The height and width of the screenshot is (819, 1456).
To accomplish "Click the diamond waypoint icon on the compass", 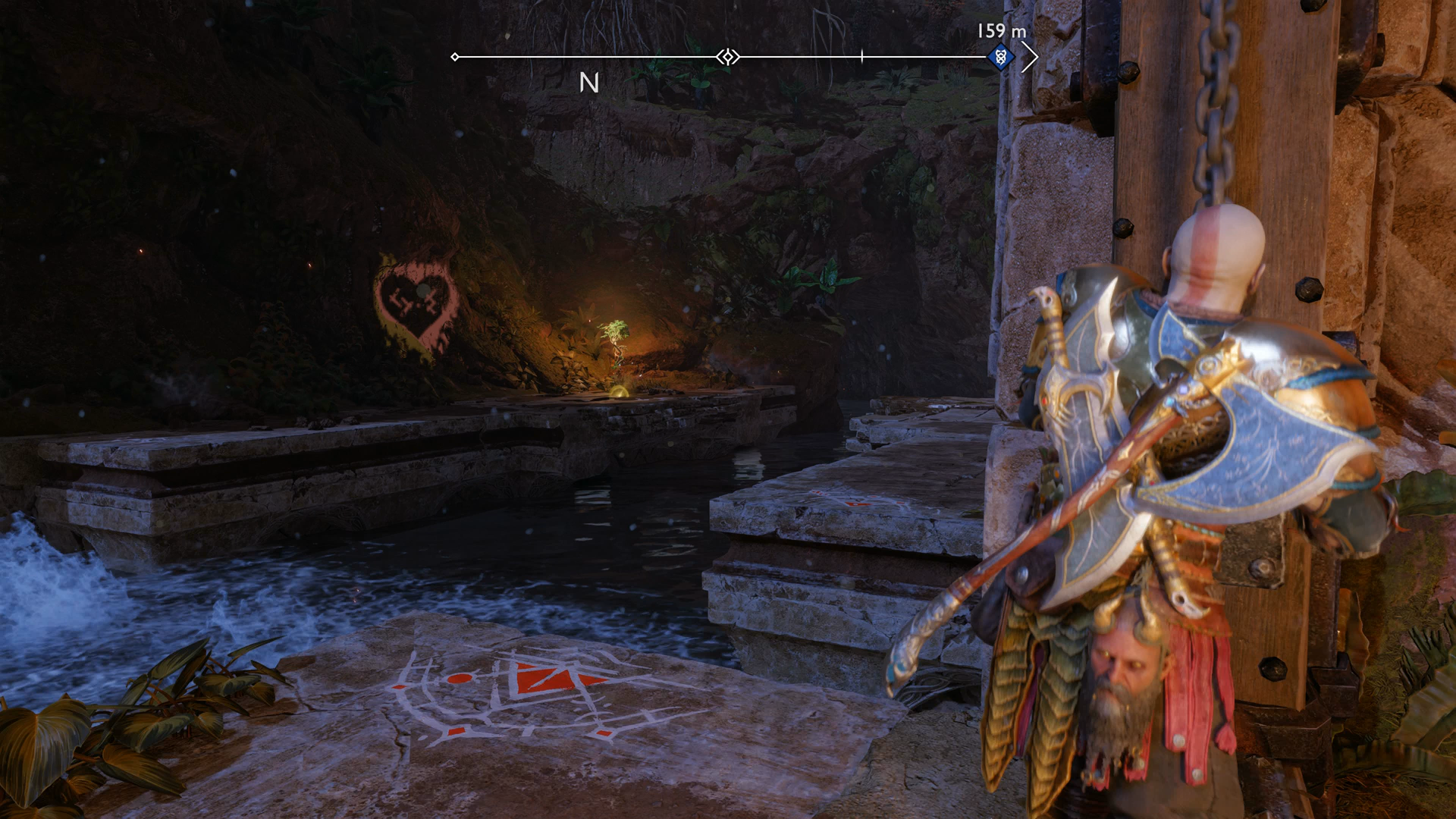I will click(x=726, y=55).
